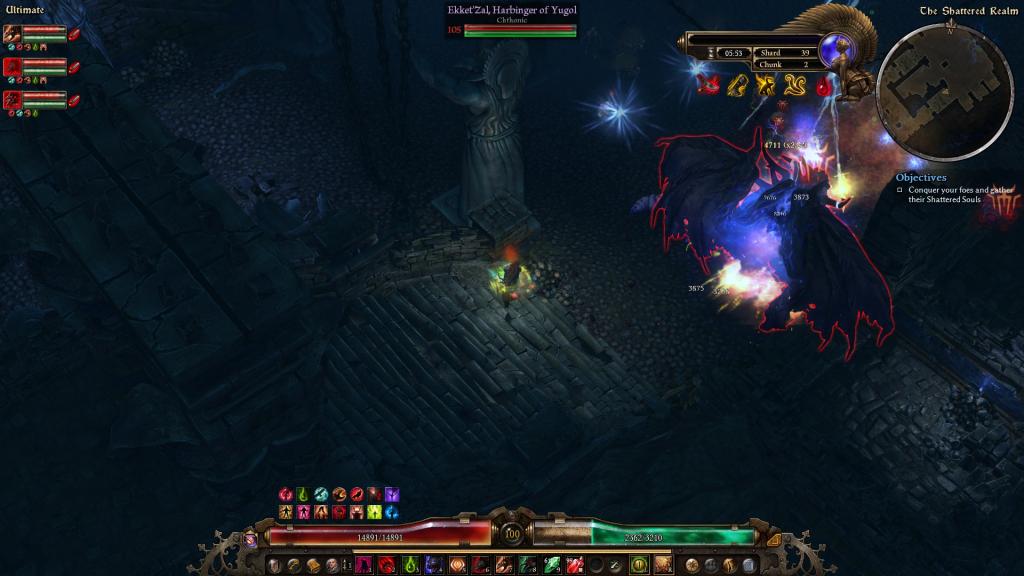1024x576 pixels.
Task: Use the red health potion slot
Action: click(x=574, y=565)
